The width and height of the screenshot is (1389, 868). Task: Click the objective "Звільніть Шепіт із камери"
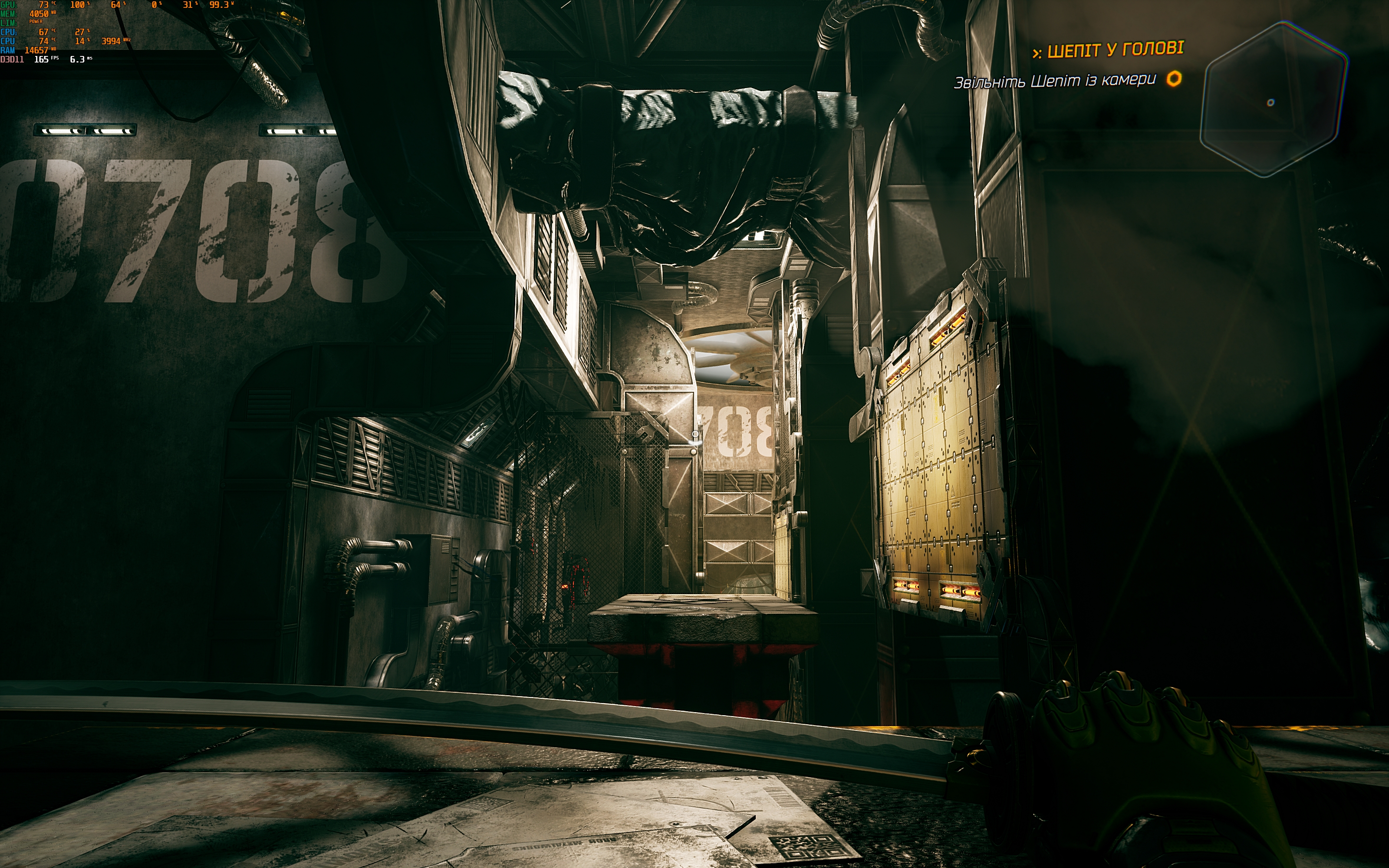[x=1054, y=81]
